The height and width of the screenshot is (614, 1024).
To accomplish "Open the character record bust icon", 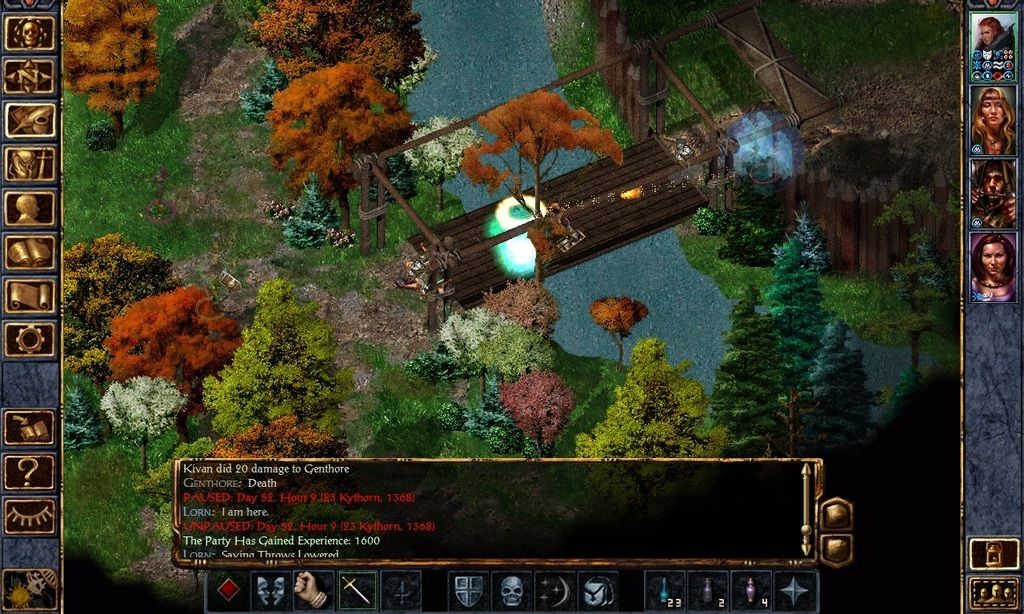I will (30, 208).
